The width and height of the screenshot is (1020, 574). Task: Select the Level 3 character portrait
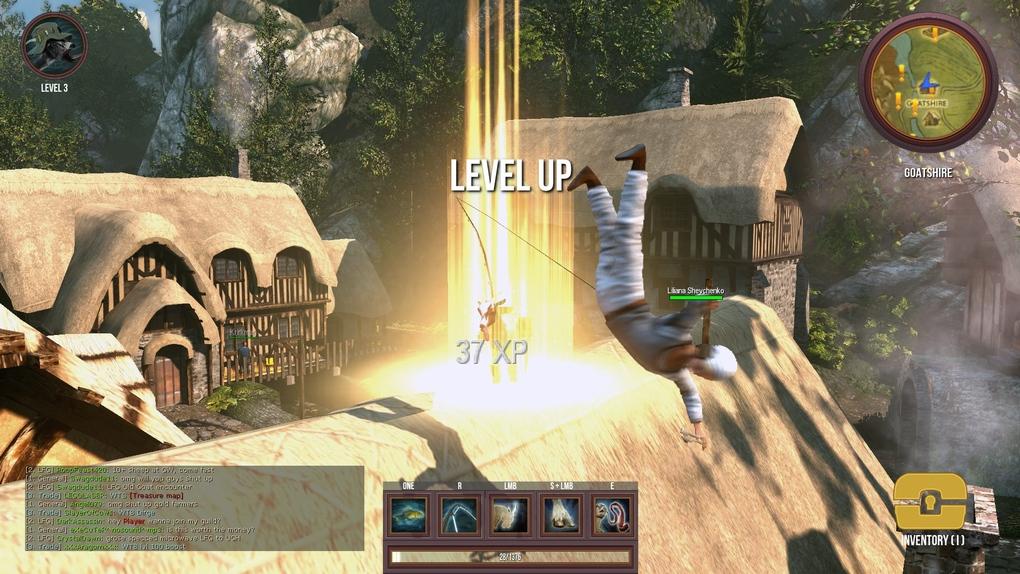pos(54,45)
